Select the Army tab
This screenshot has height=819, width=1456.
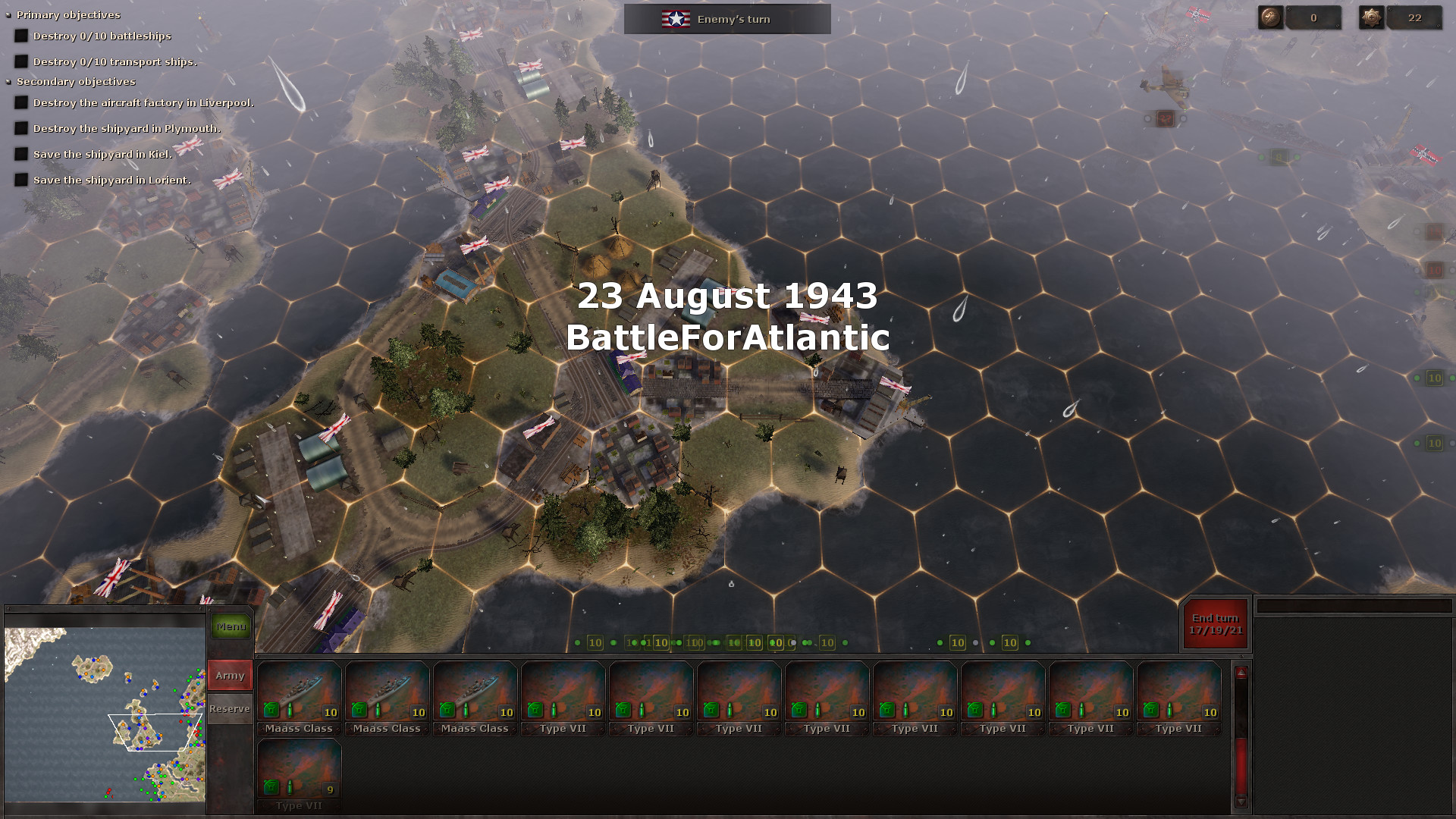[229, 675]
